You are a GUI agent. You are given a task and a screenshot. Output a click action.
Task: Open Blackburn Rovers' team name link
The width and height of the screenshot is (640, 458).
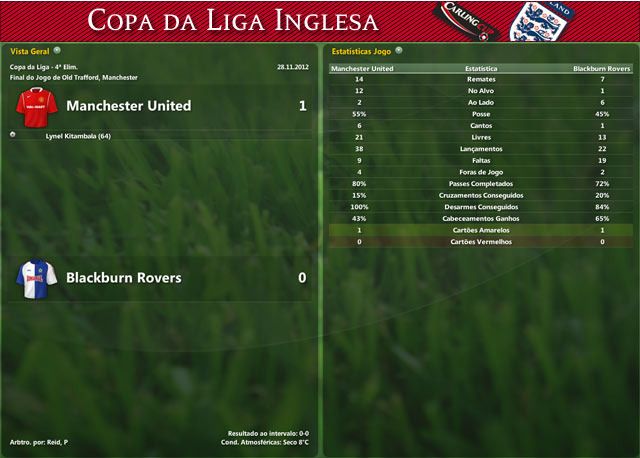[123, 277]
